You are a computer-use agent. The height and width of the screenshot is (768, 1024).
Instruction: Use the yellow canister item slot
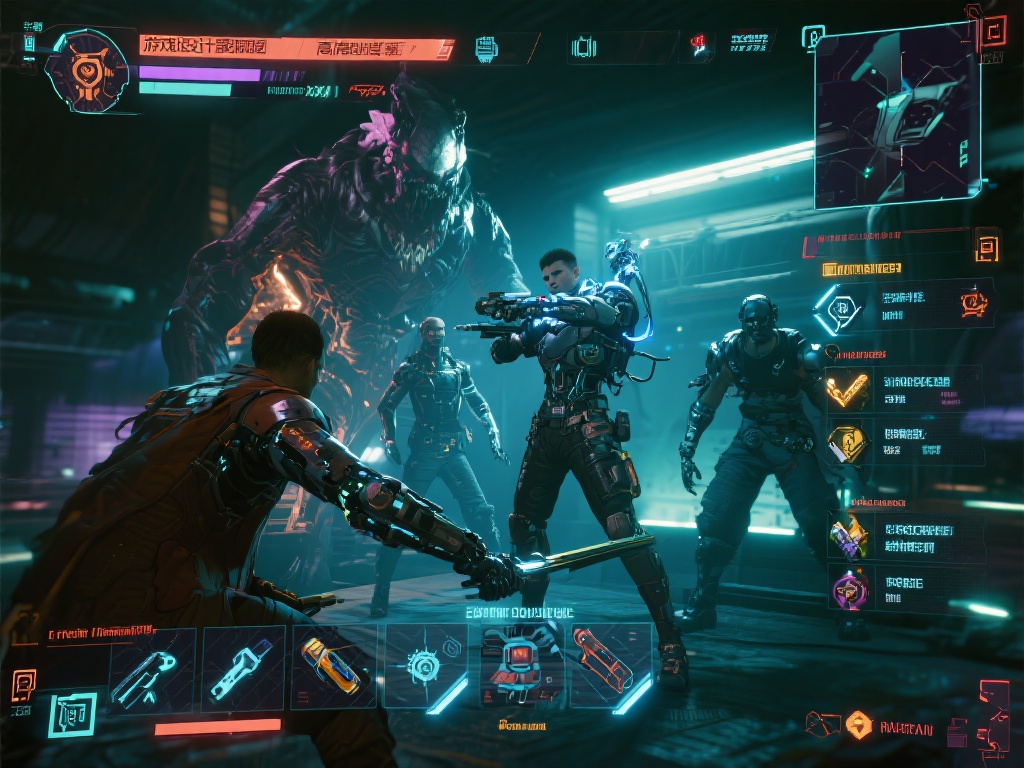point(332,668)
